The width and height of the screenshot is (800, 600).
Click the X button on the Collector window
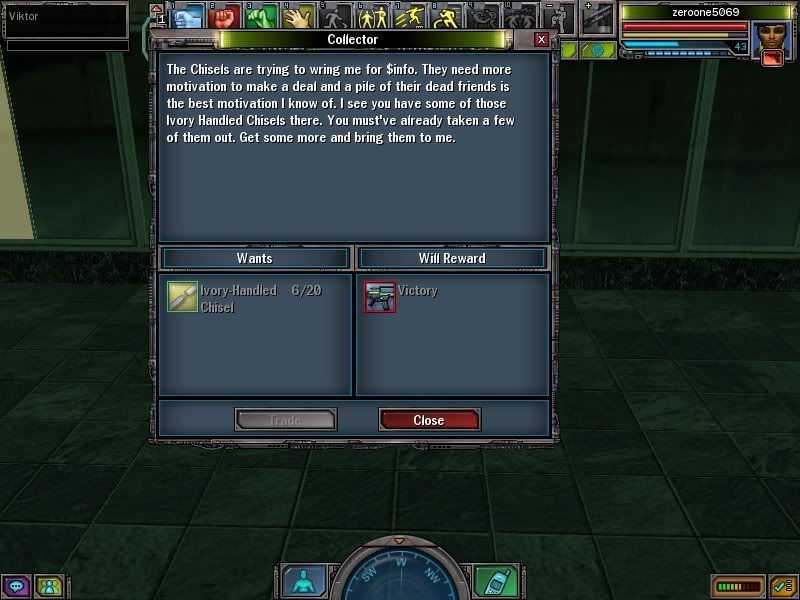tap(541, 39)
